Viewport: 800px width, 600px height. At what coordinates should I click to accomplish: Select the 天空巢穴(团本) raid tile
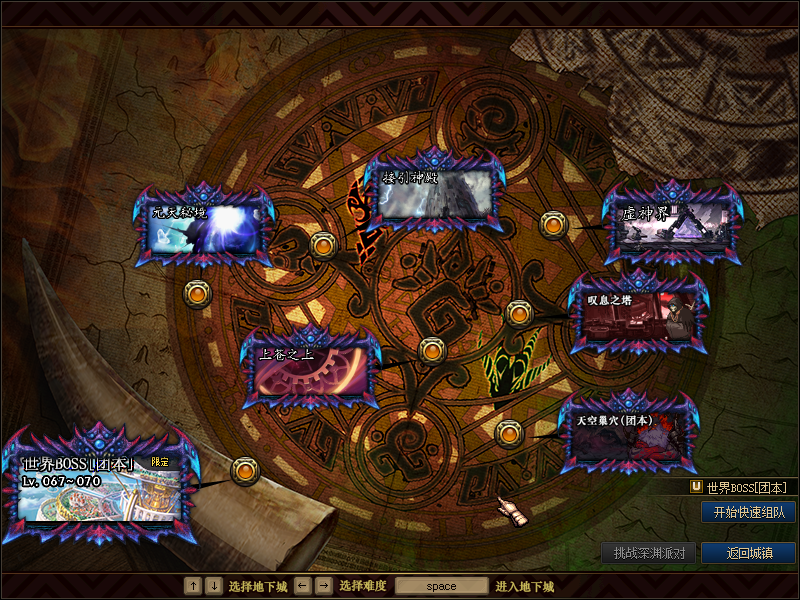click(x=628, y=437)
